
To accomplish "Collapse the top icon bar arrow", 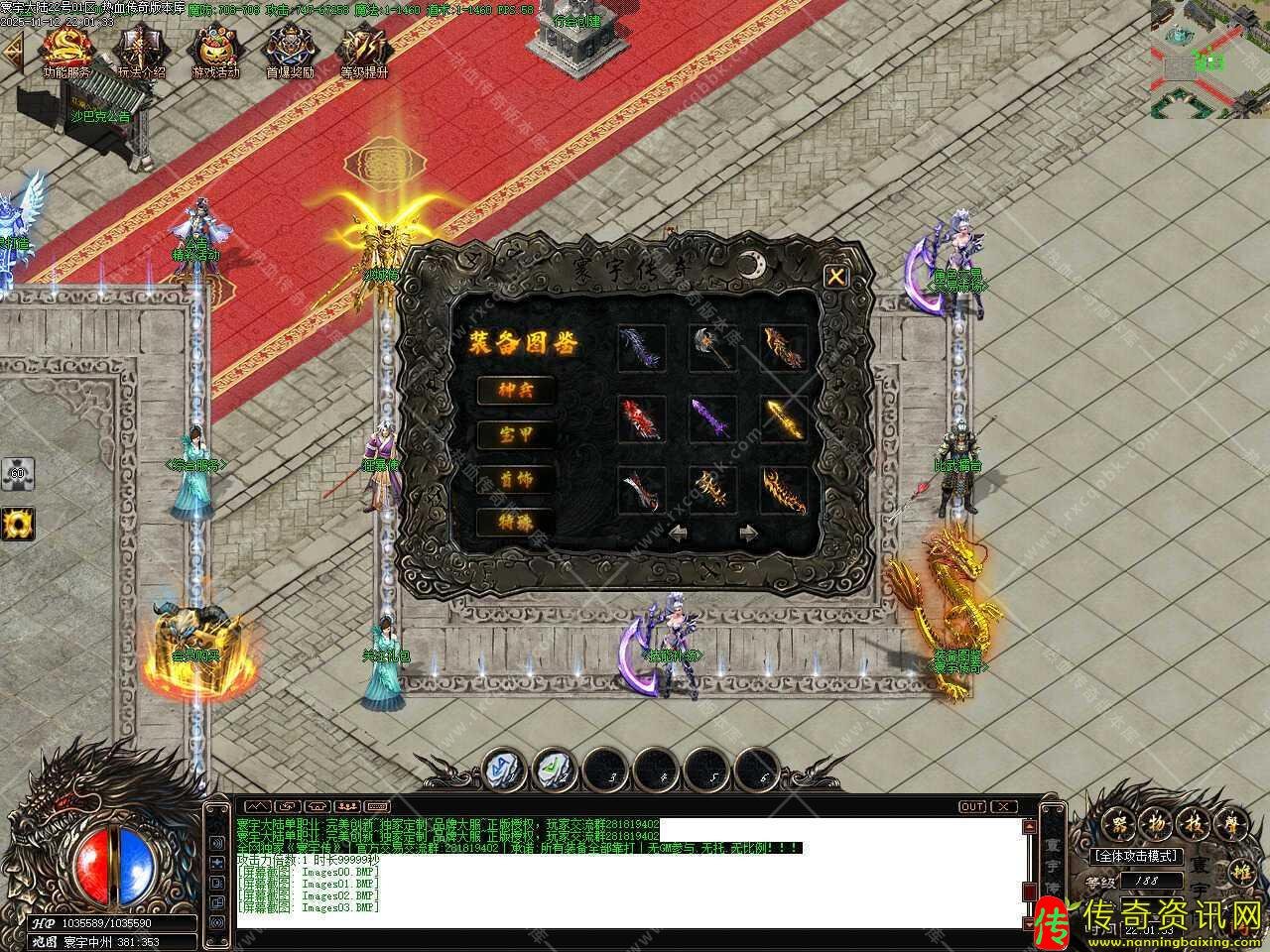I will (x=12, y=53).
